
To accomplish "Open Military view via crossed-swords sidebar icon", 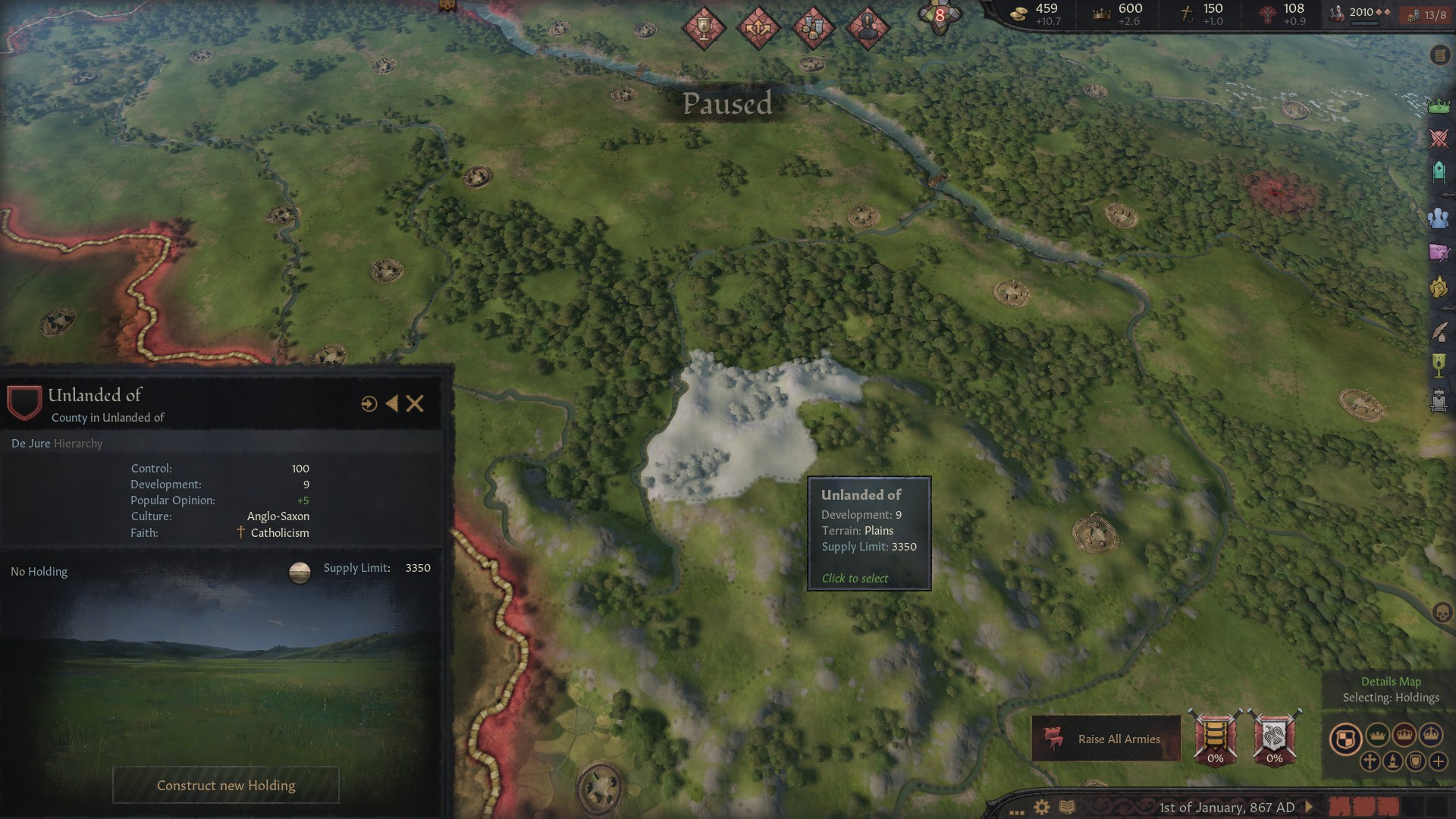I will [x=1439, y=140].
